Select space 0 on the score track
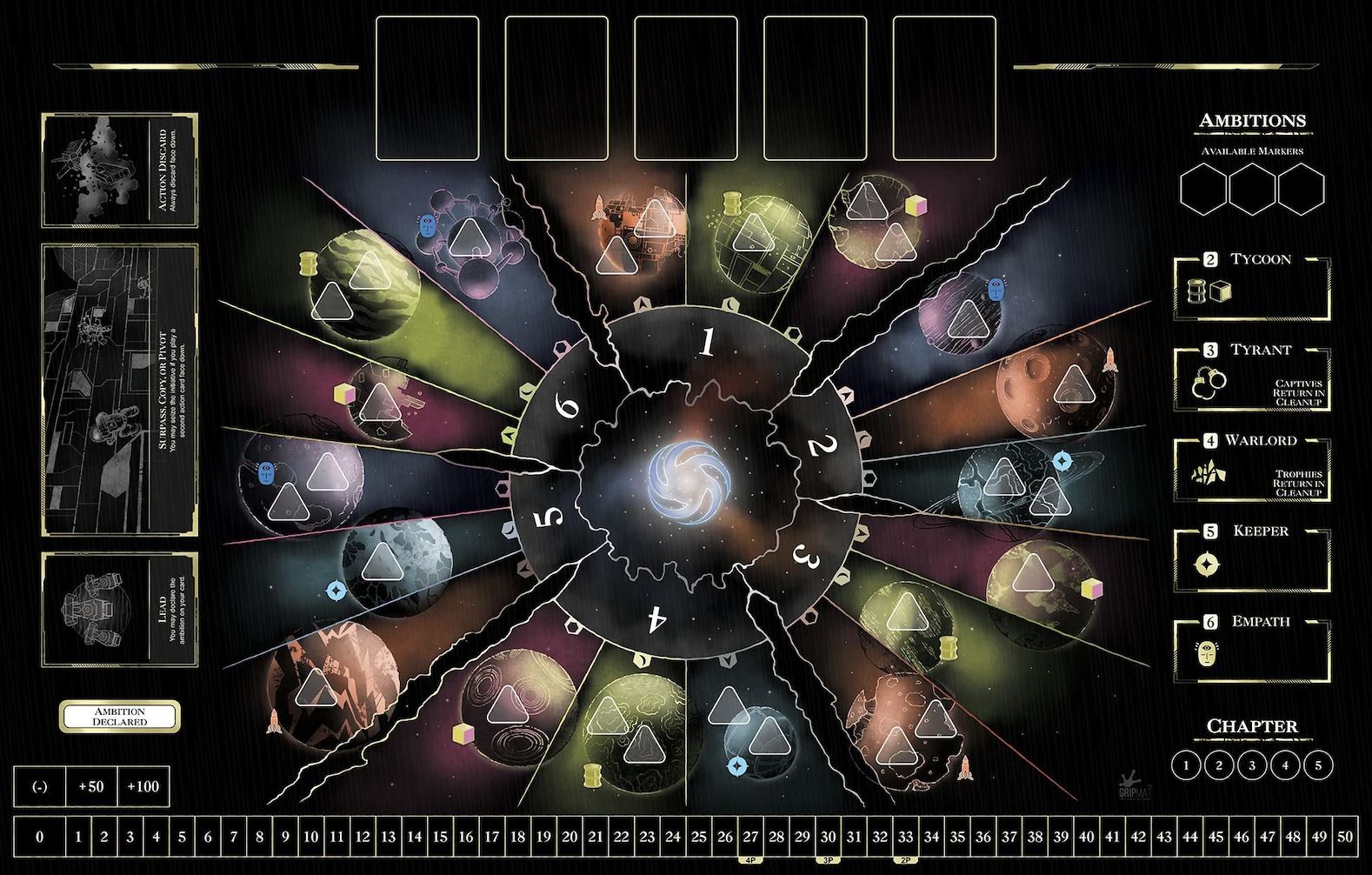1372x875 pixels. coord(39,838)
